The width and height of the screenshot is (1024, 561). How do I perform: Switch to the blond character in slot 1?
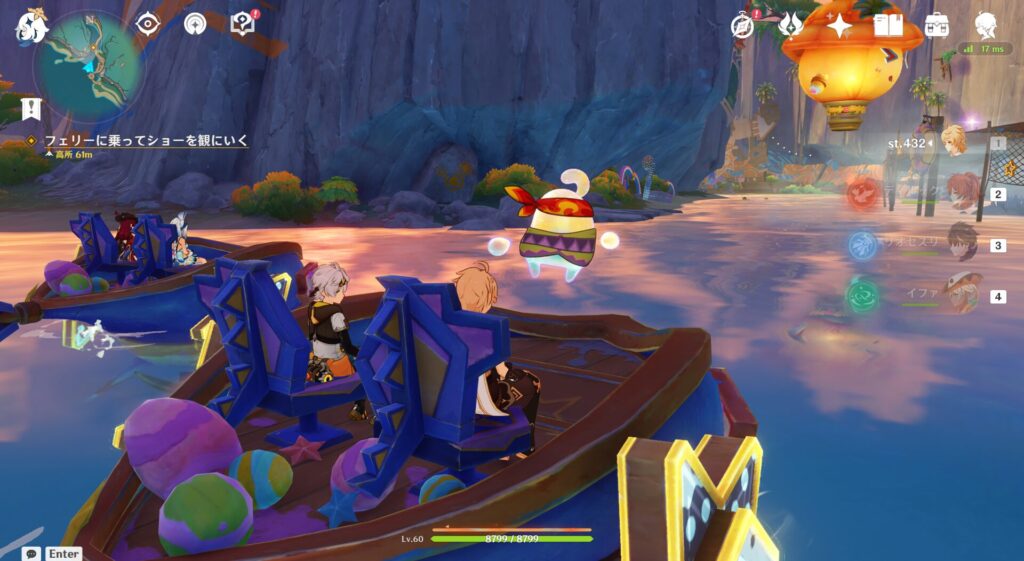(x=955, y=142)
